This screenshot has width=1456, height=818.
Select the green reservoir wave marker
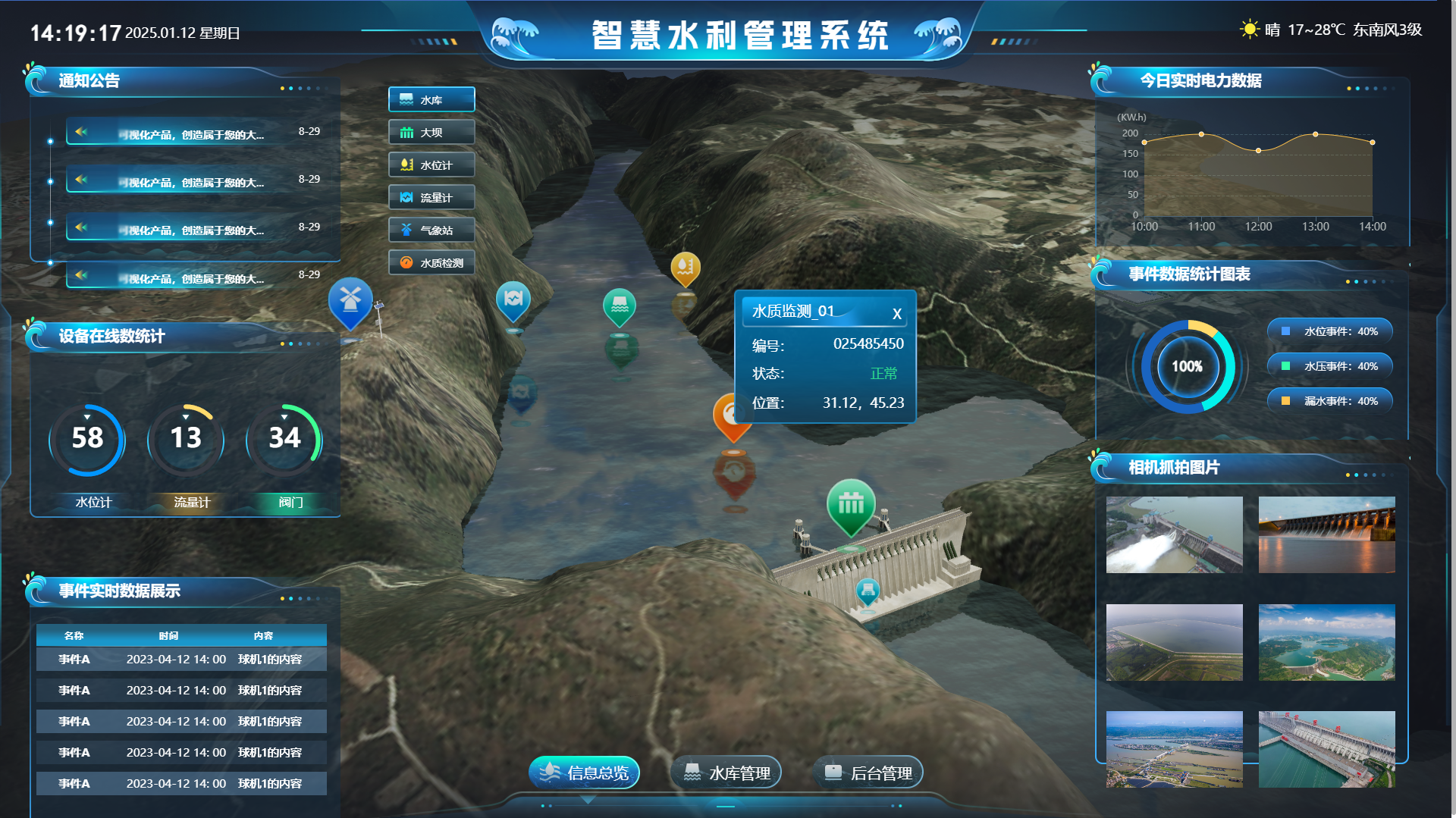[619, 306]
